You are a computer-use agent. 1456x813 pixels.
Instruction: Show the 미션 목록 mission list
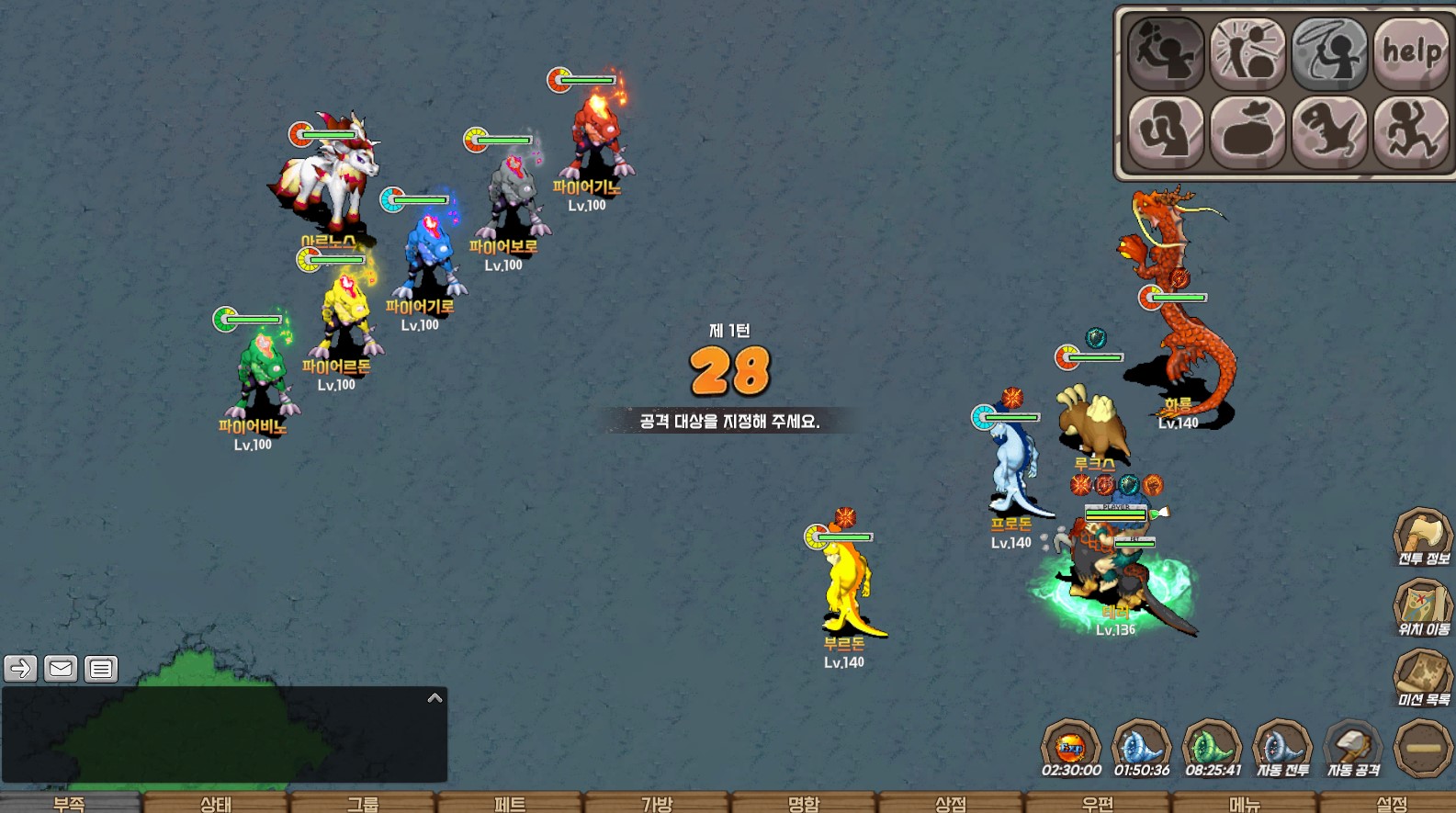pyautogui.click(x=1423, y=680)
